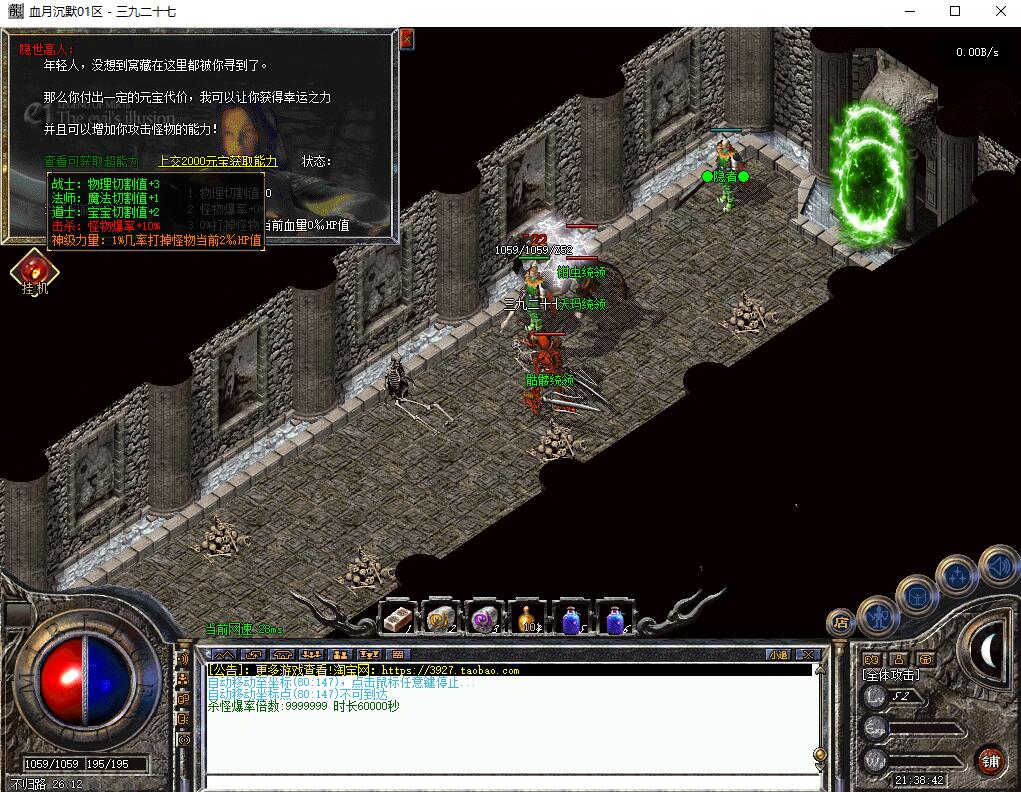The image size is (1021, 792).
Task: Maximize the game window
Action: 955,12
